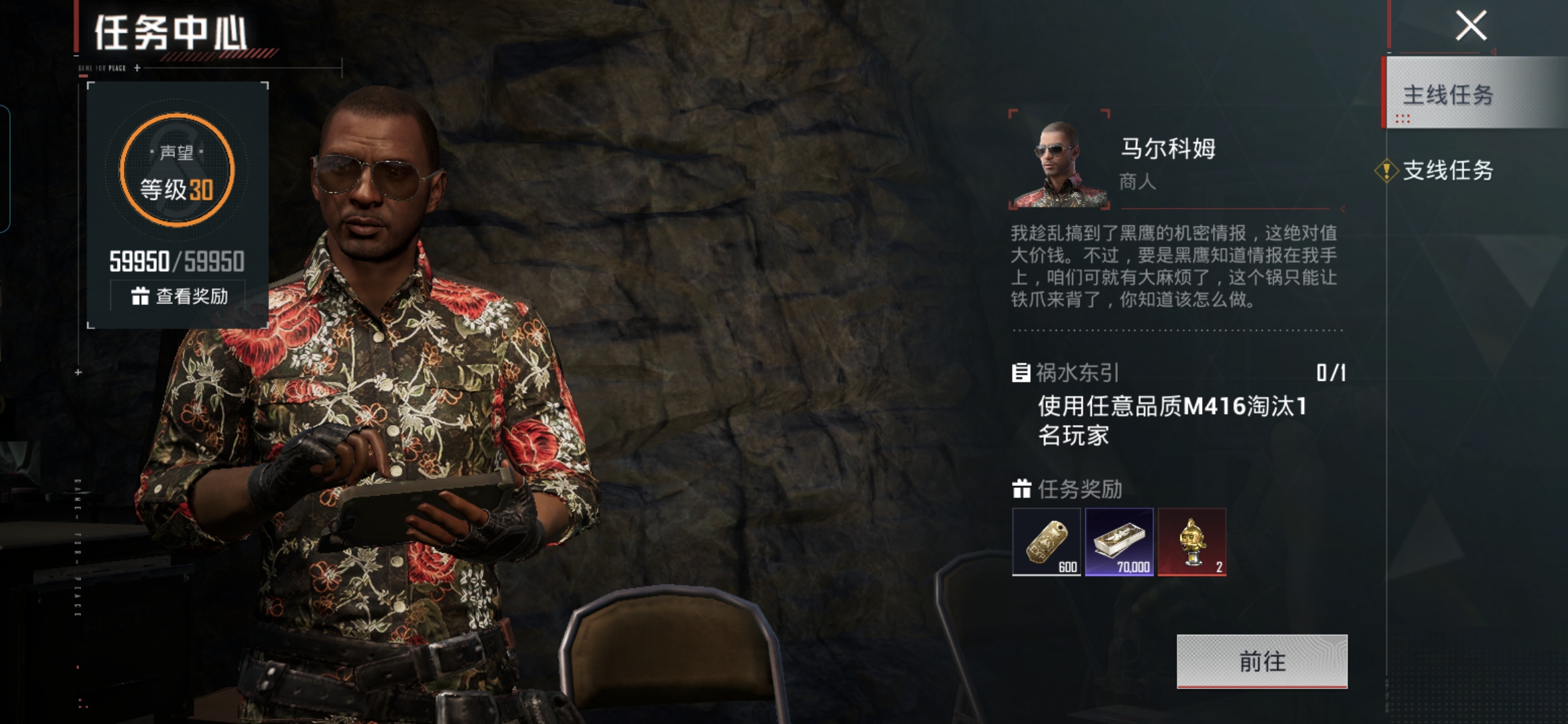The image size is (1568, 724).
Task: Open the 支线任务 tab
Action: point(1447,170)
